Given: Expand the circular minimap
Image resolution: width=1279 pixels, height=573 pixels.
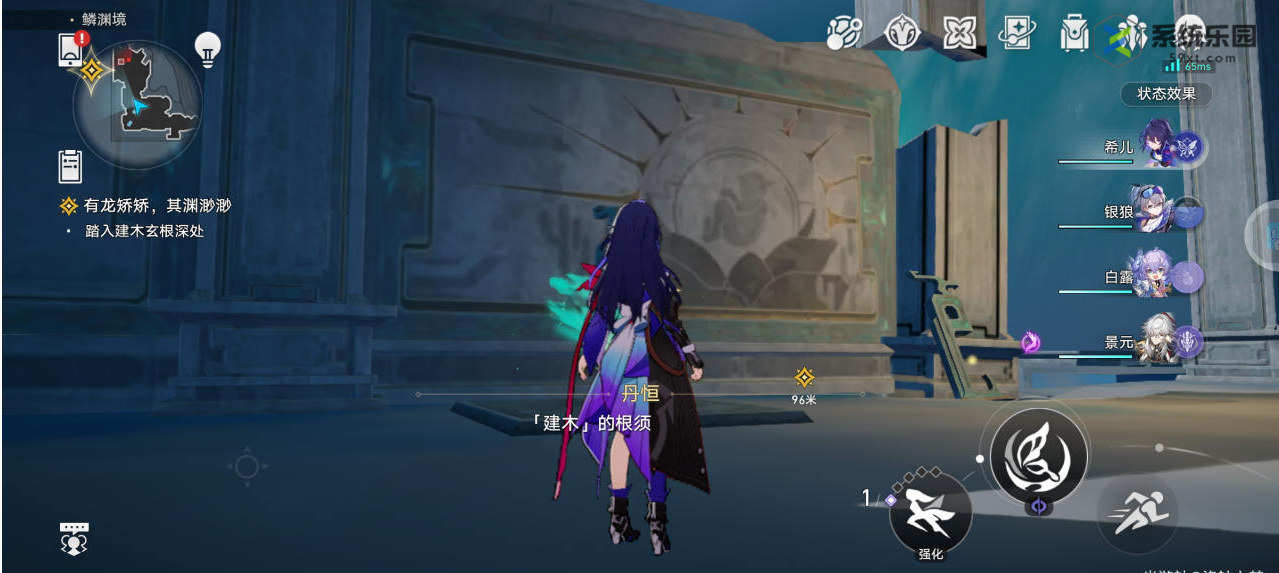Looking at the screenshot, I should (x=140, y=103).
